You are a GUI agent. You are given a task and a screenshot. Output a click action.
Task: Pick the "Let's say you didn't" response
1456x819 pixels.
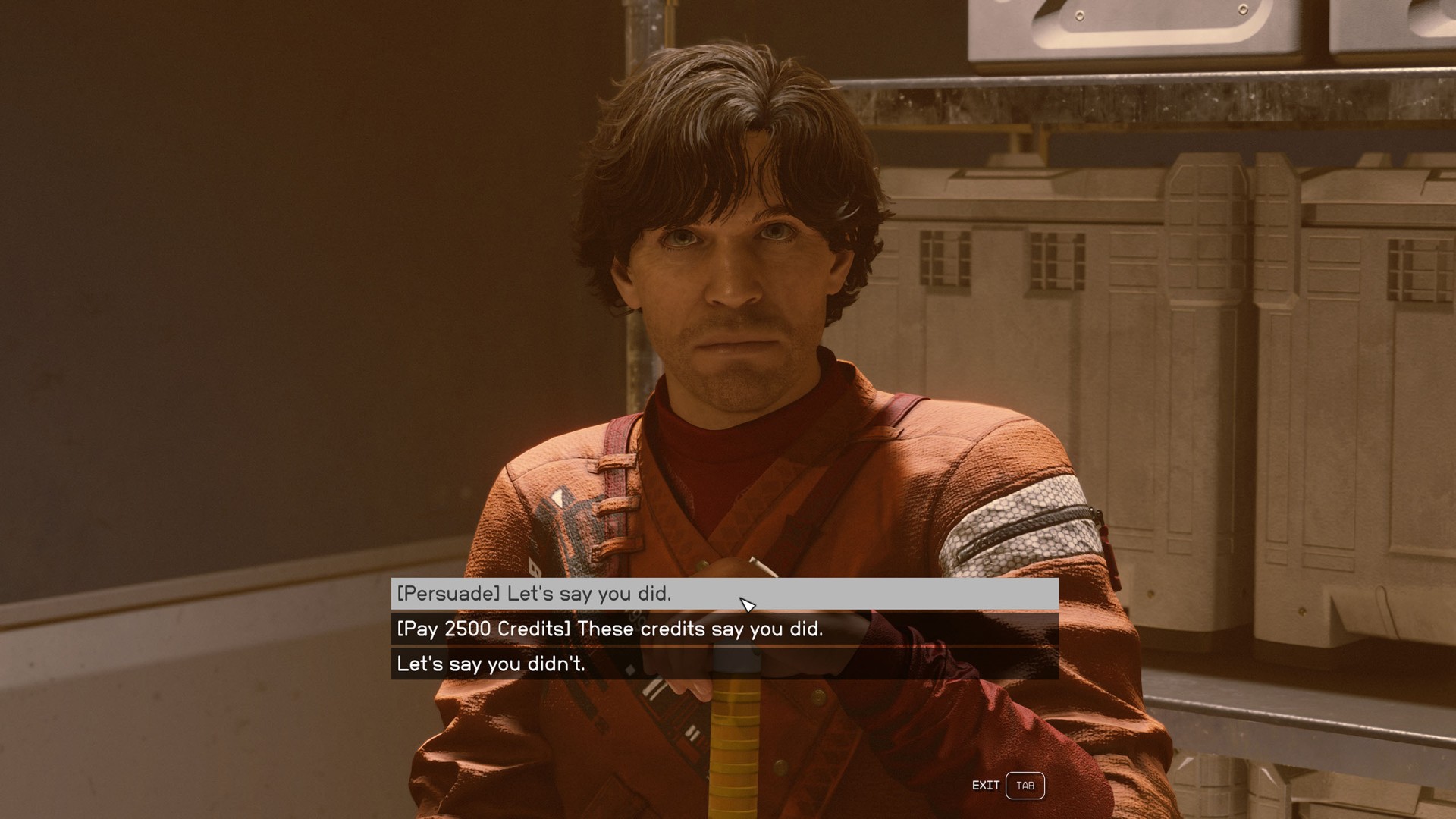491,664
